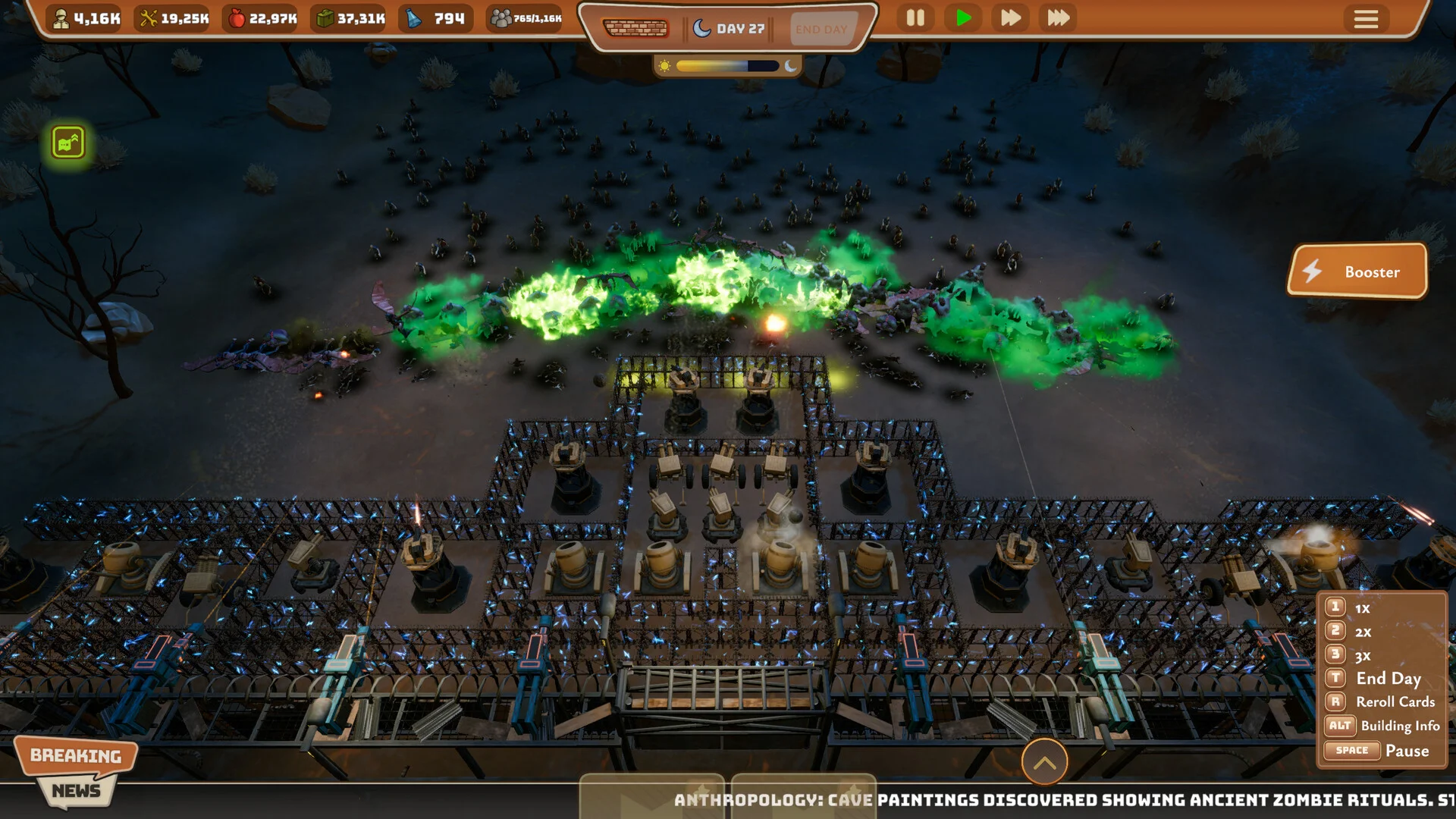Set game speed to normal play
Viewport: 1456px width, 819px height.
963,18
